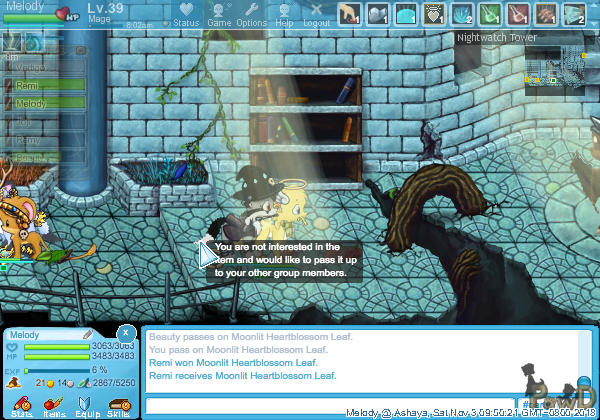This screenshot has width=600, height=420.
Task: Use the hand icon hotbar slot
Action: coord(349,14)
